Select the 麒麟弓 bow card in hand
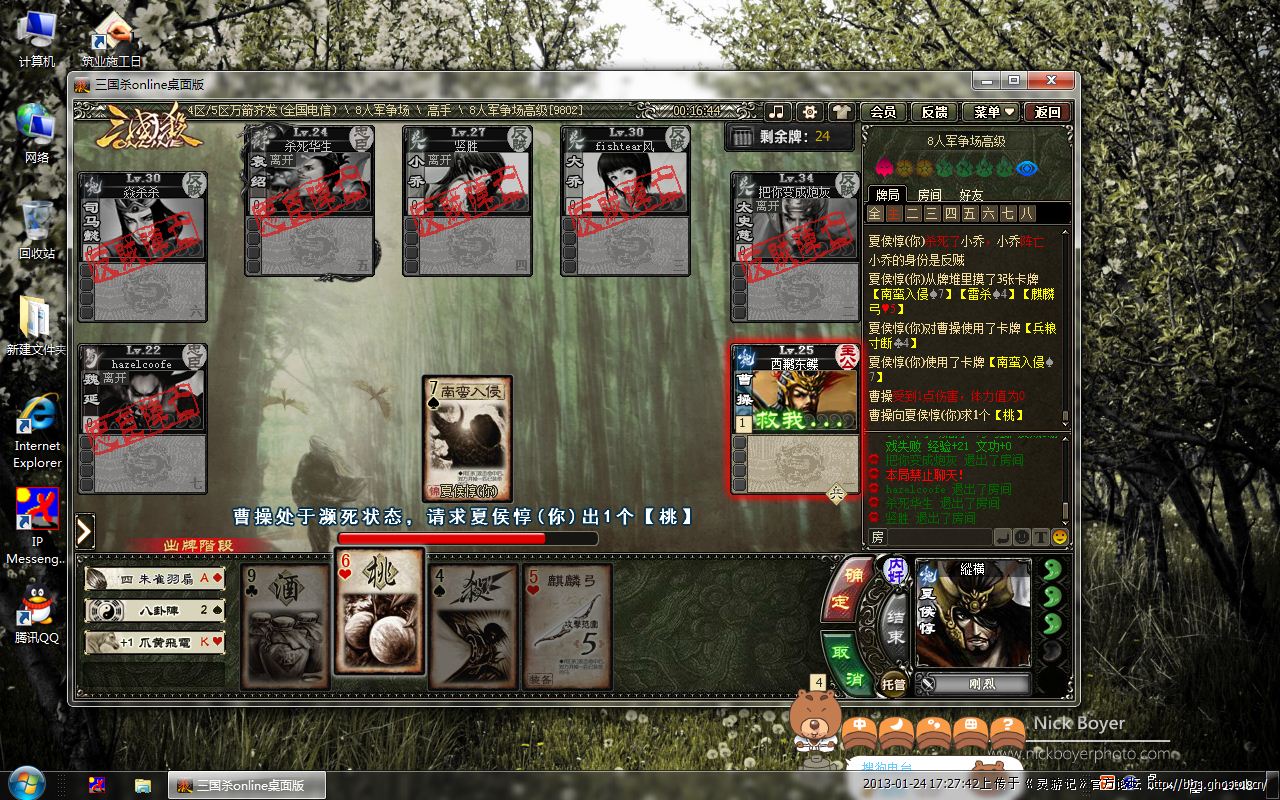Viewport: 1280px width, 800px height. (x=566, y=626)
